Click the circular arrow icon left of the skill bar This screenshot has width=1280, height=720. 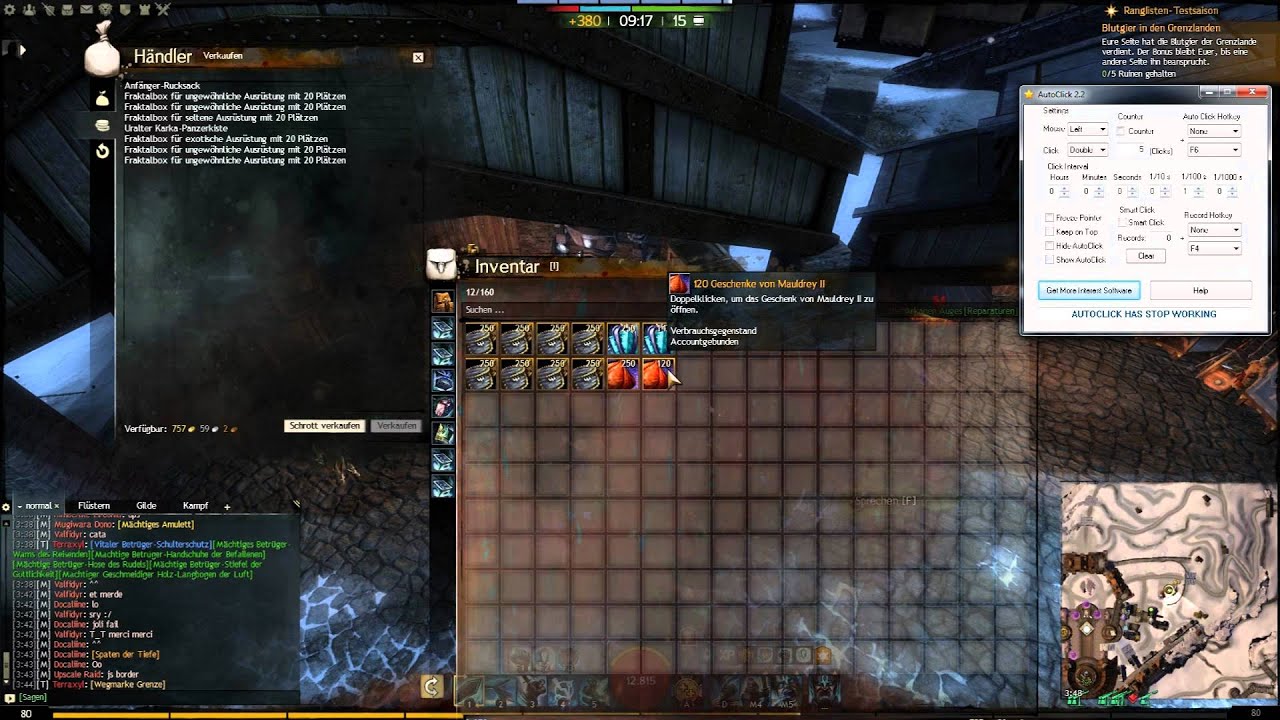[x=432, y=688]
